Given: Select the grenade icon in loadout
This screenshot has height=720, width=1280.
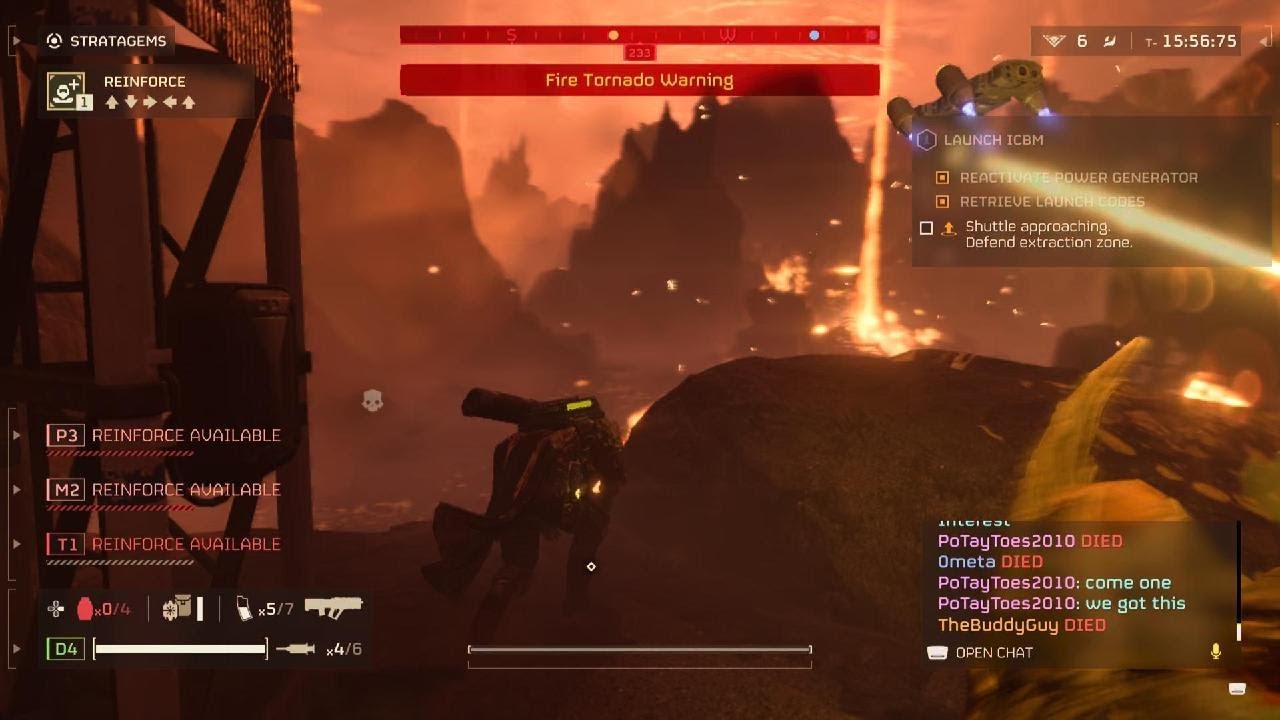Looking at the screenshot, I should click(84, 608).
